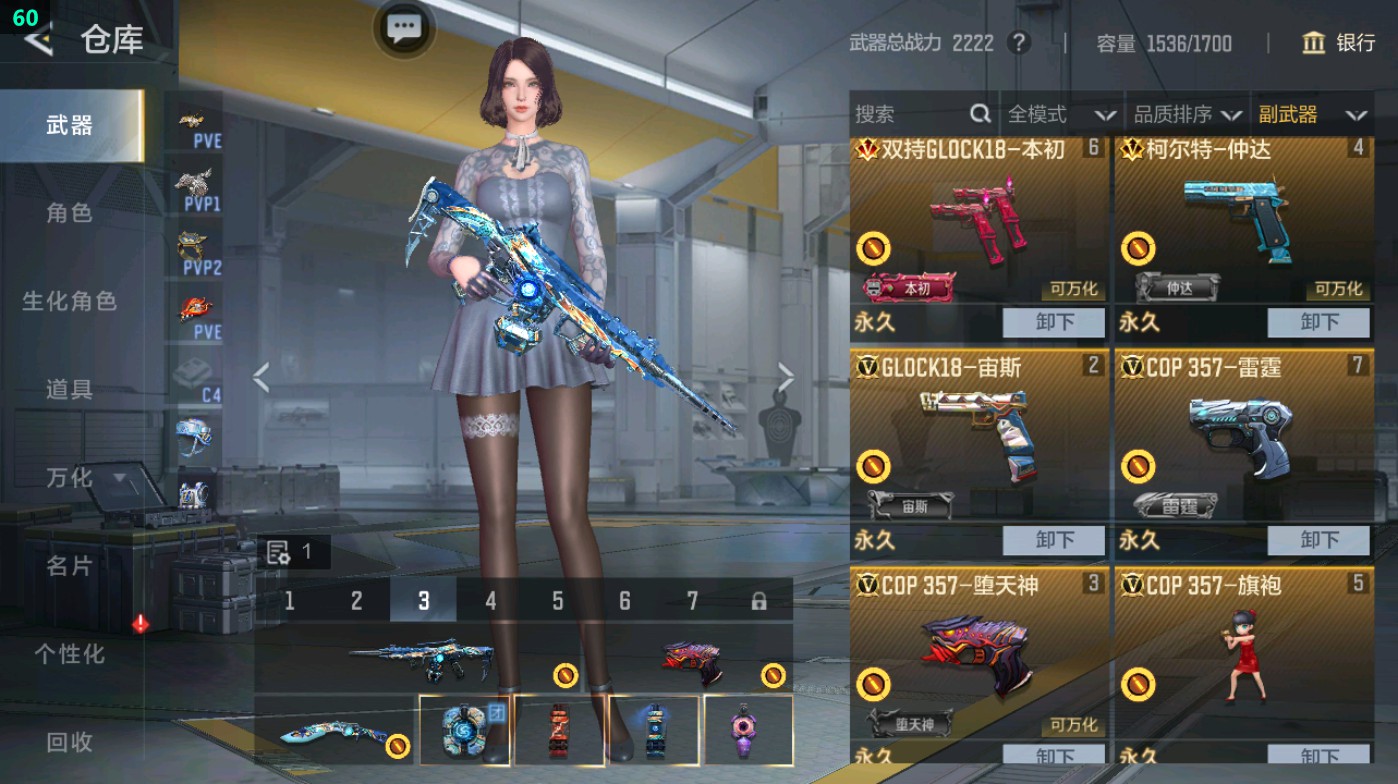Viewport: 1398px width, 784px height.
Task: Unequip COP 357-雷霆 with 卸下 button
Action: click(x=1318, y=540)
